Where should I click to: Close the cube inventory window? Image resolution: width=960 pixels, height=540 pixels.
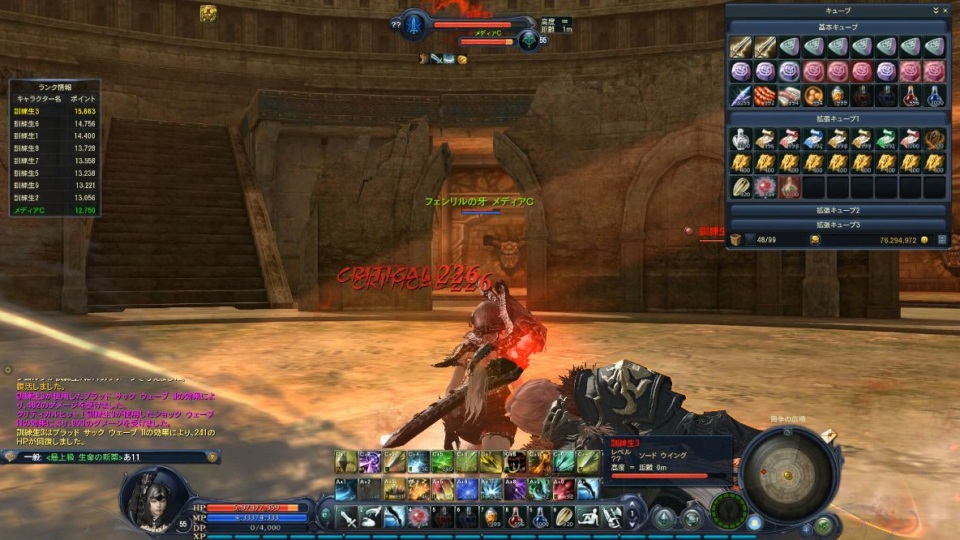945,10
